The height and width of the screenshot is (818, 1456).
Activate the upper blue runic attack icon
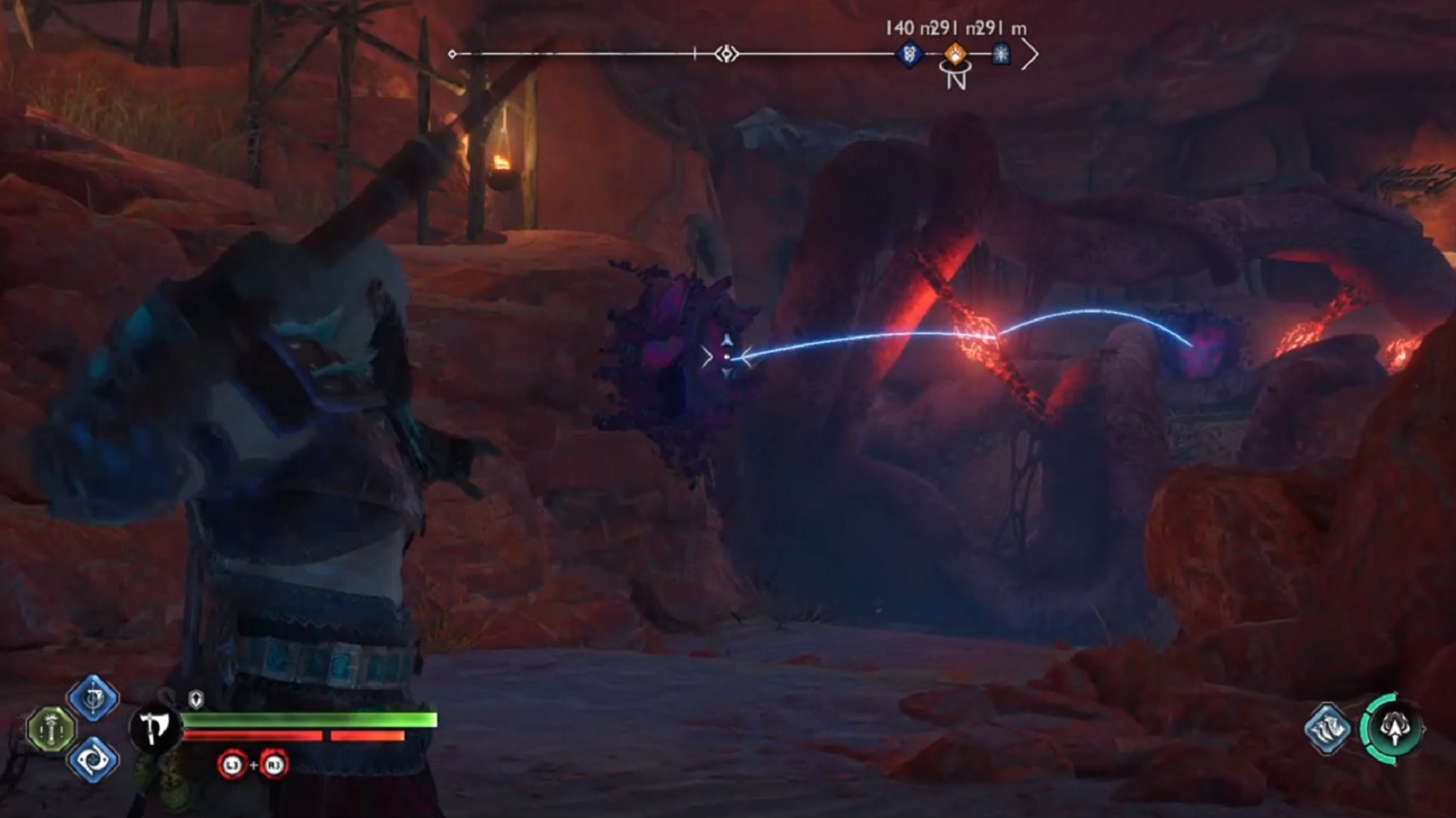[93, 698]
